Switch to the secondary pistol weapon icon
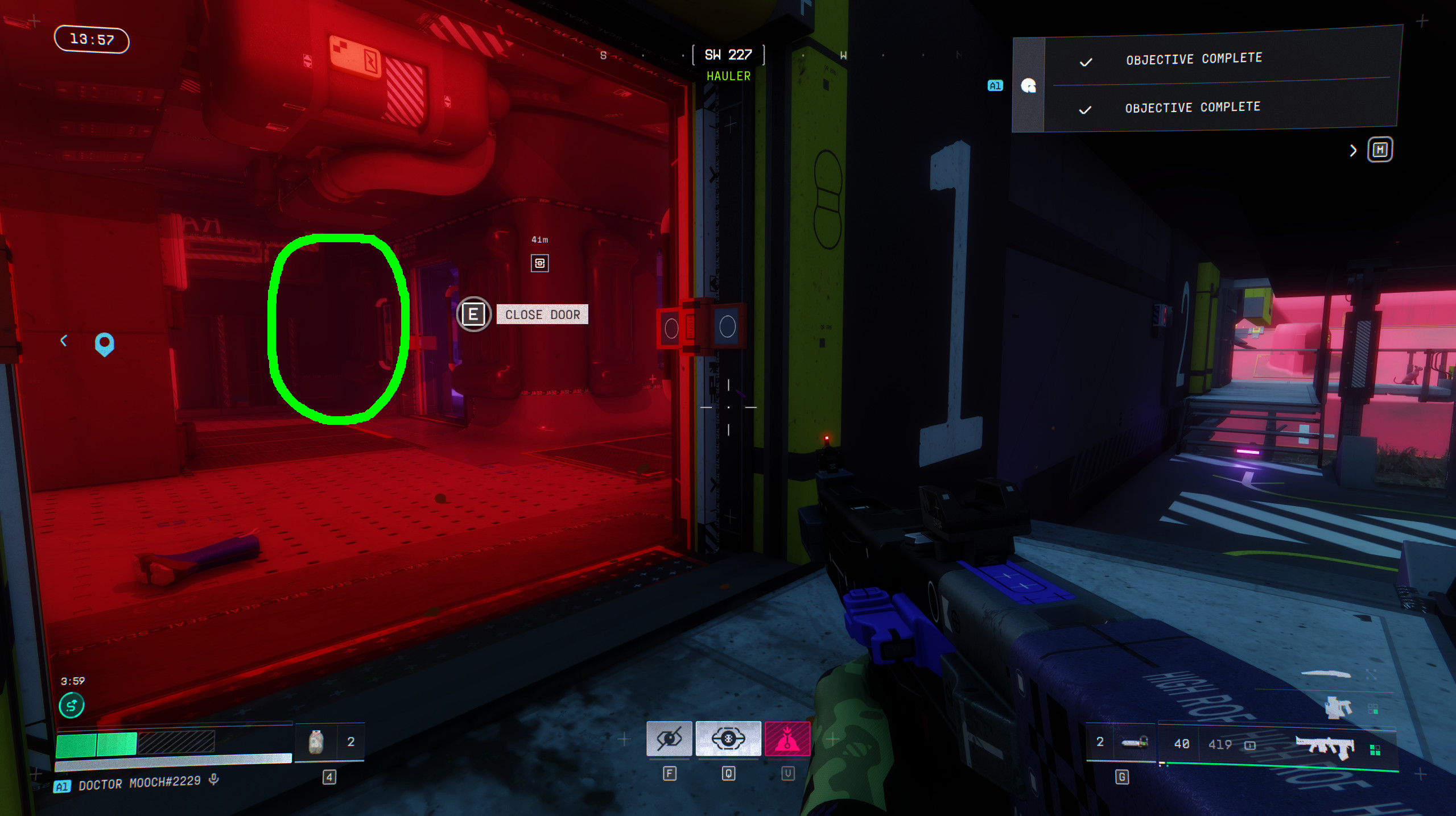Image resolution: width=1456 pixels, height=816 pixels. (x=1338, y=707)
